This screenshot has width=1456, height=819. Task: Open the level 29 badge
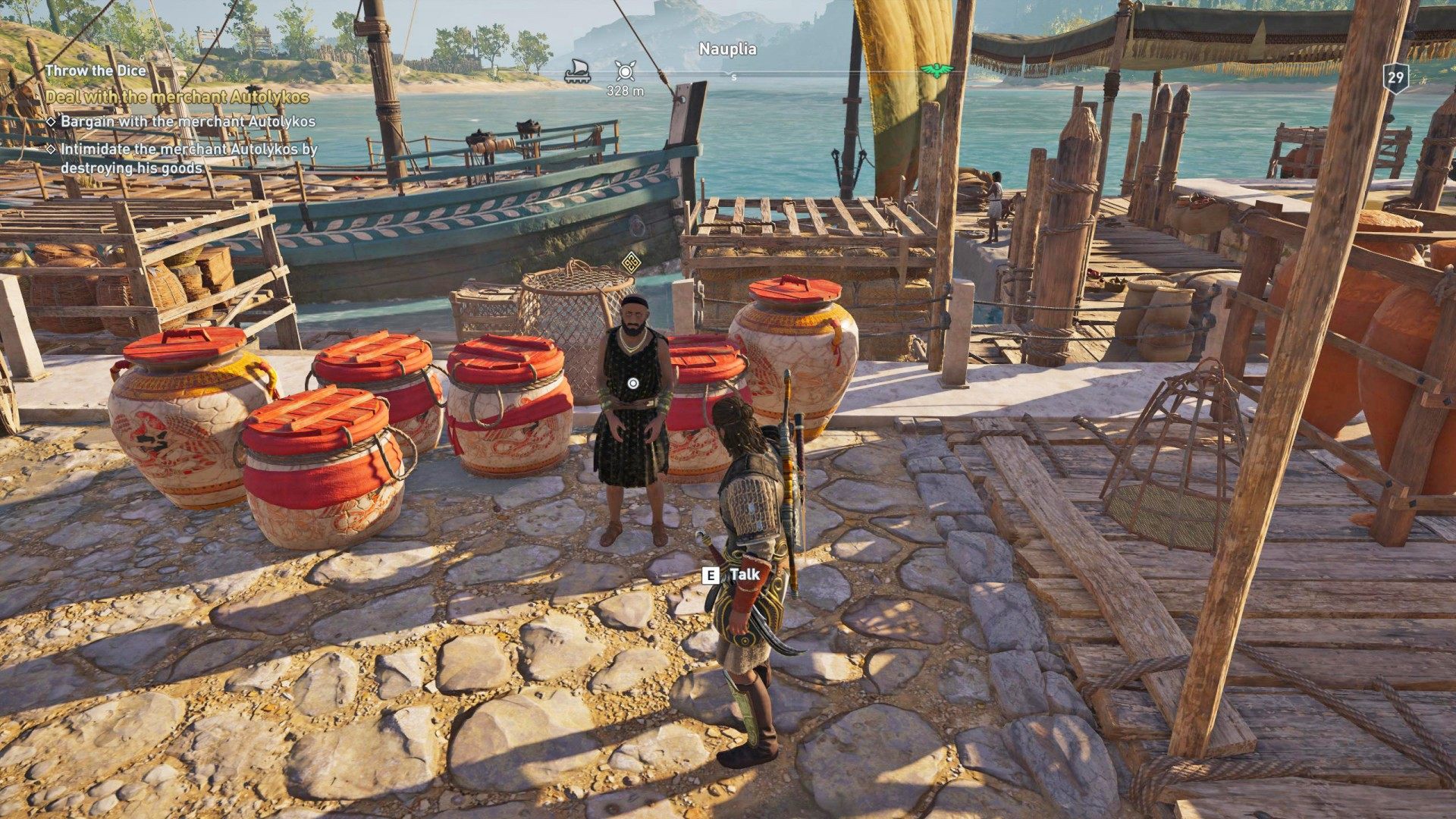[x=1395, y=77]
